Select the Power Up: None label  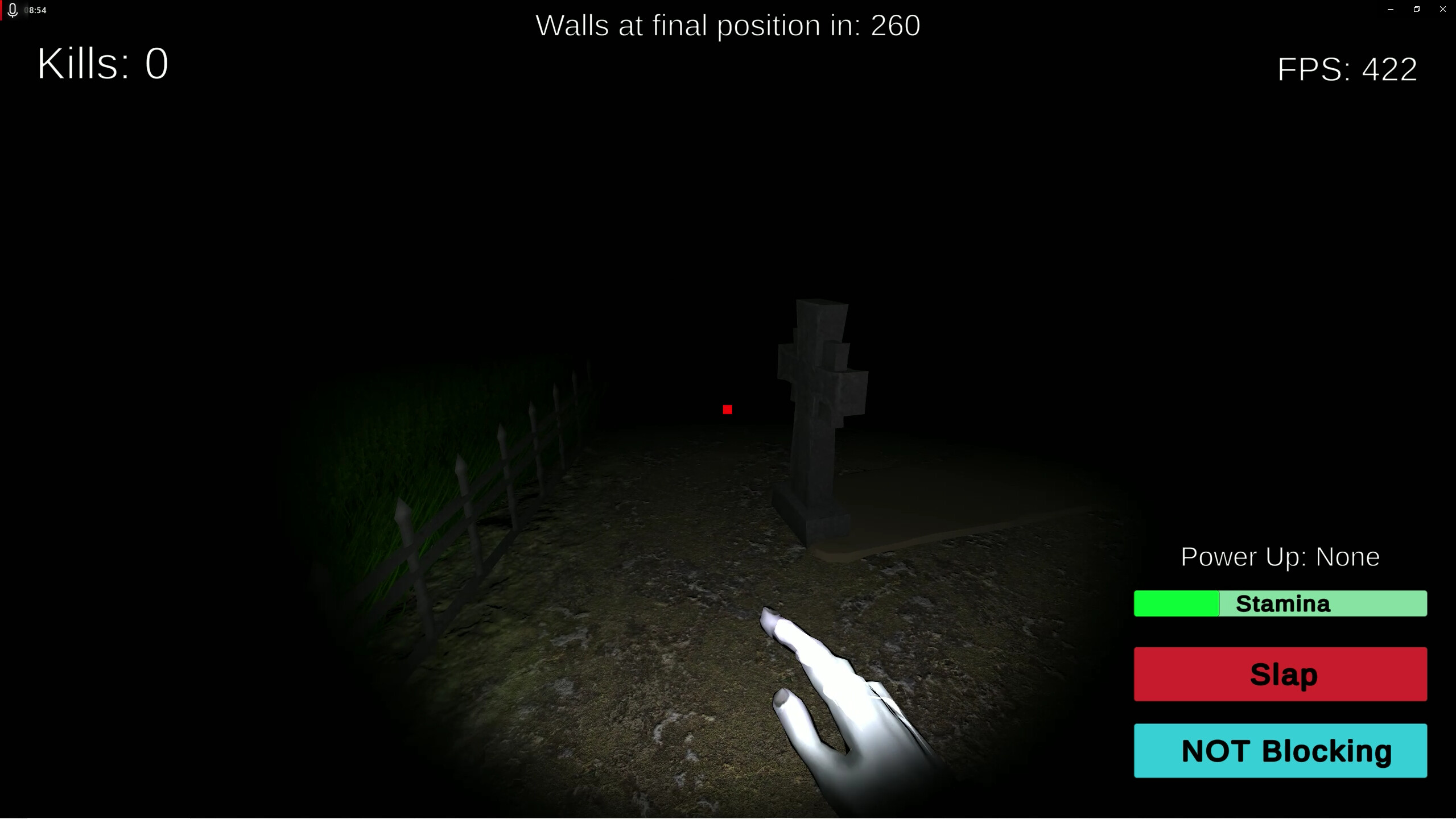coord(1279,556)
